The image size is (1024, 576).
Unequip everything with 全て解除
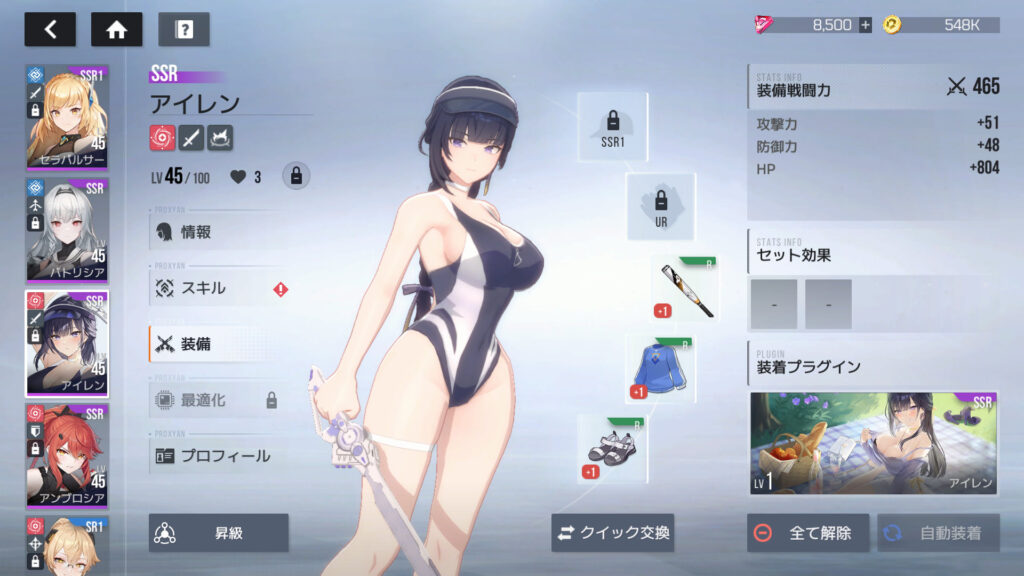[808, 533]
